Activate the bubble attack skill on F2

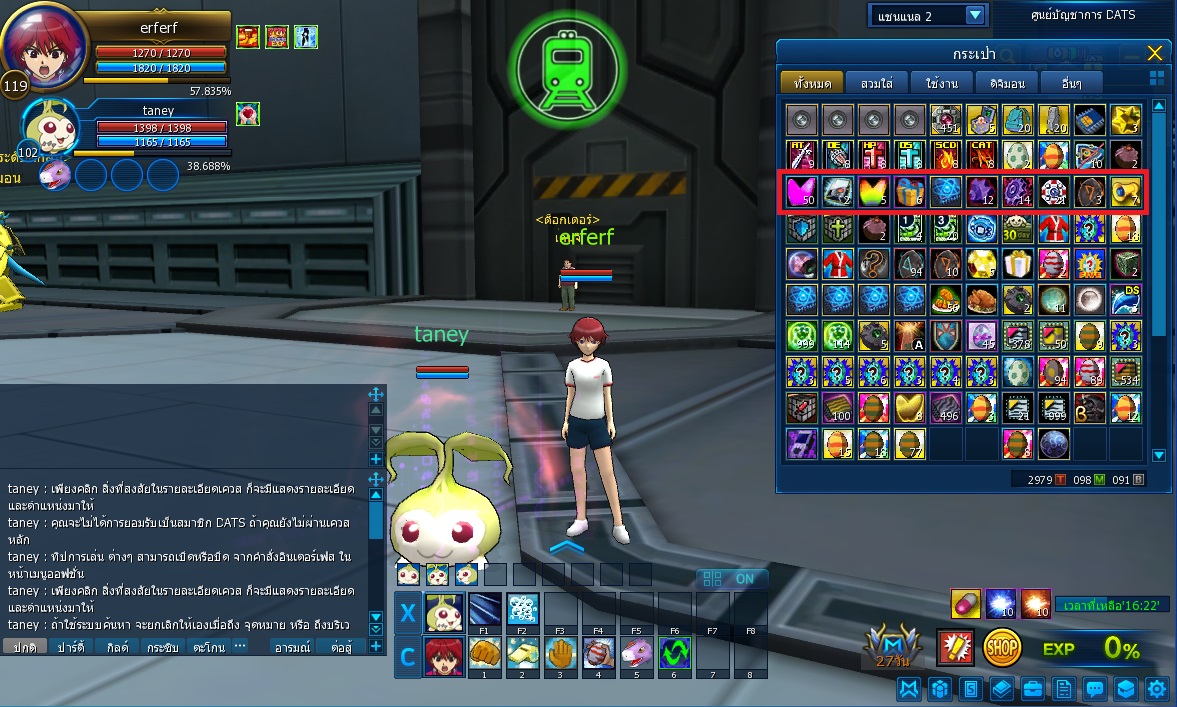(x=522, y=609)
